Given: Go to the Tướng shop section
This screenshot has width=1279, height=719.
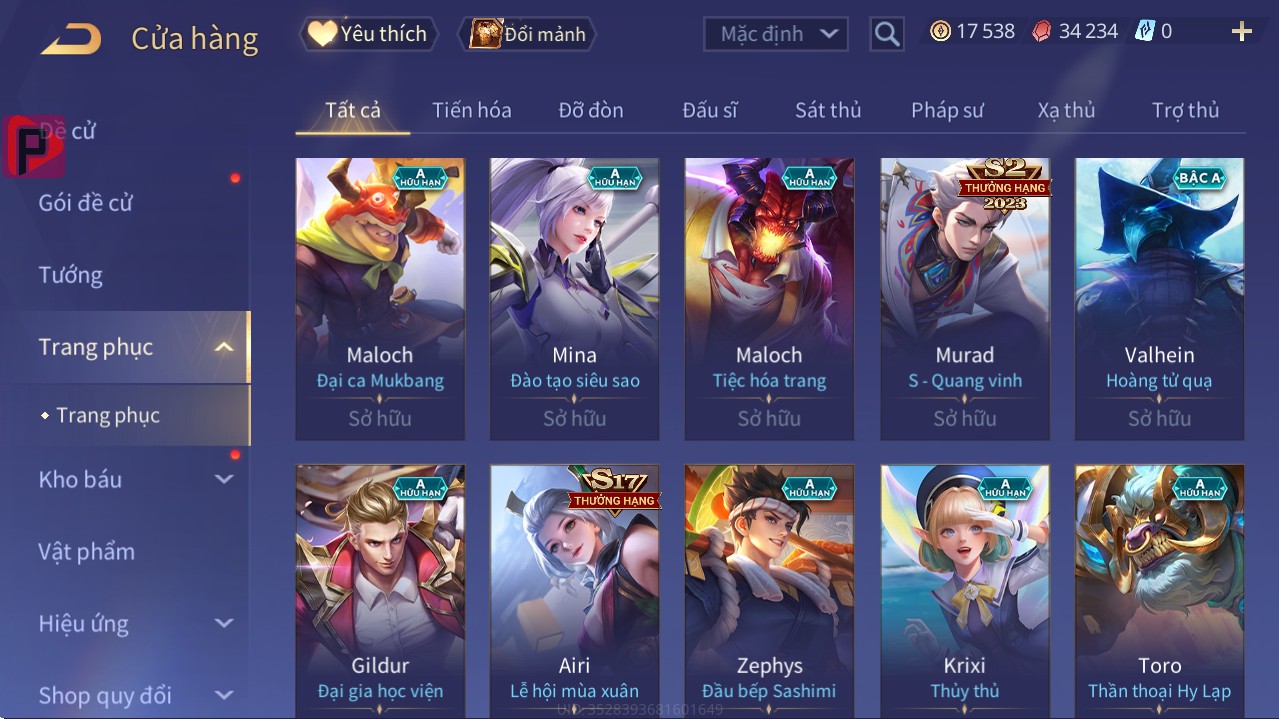Looking at the screenshot, I should [x=71, y=275].
